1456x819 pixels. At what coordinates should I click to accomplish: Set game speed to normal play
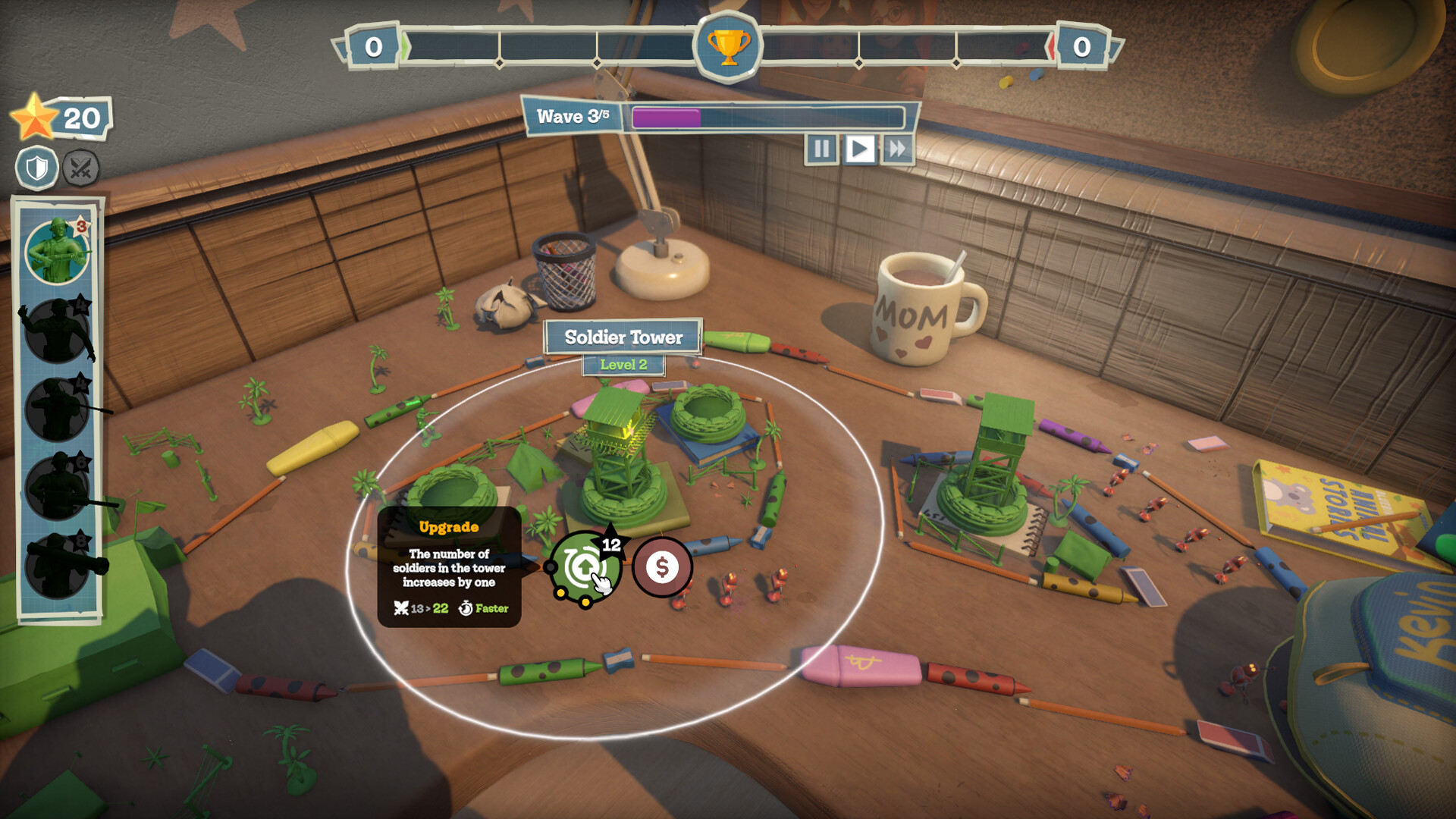[x=859, y=149]
